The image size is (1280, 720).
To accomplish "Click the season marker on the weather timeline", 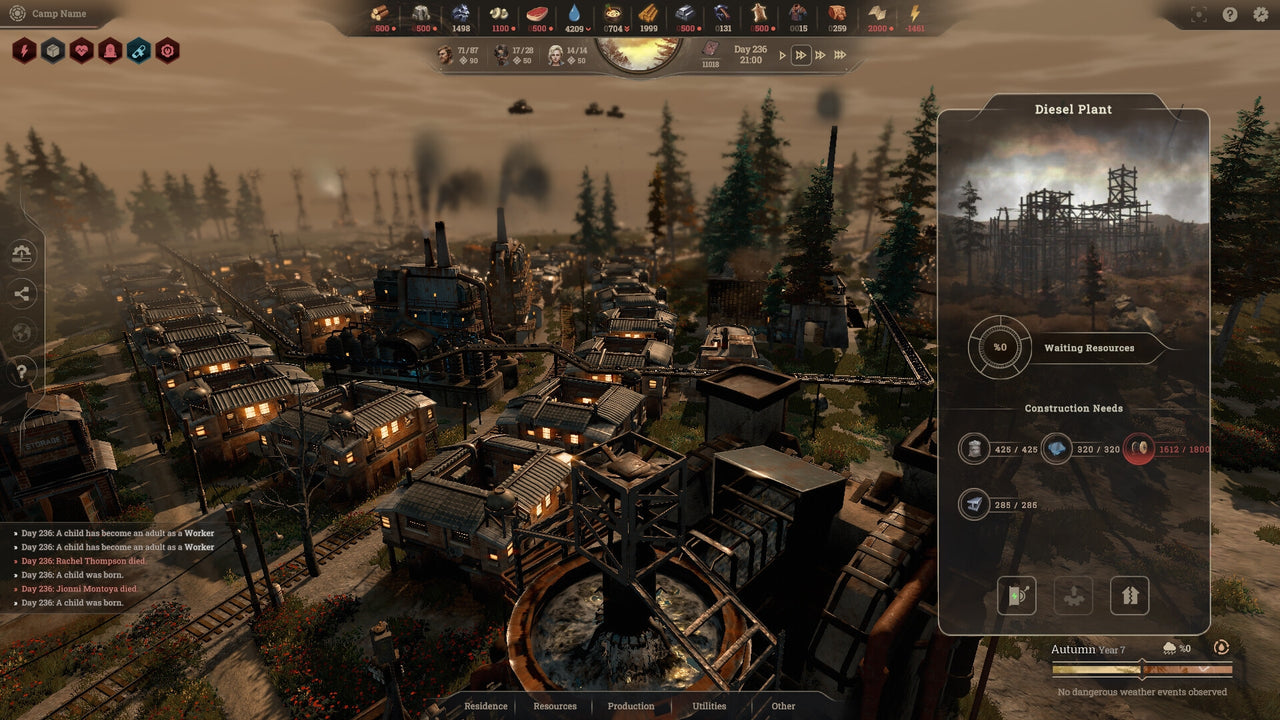I will tap(1141, 670).
